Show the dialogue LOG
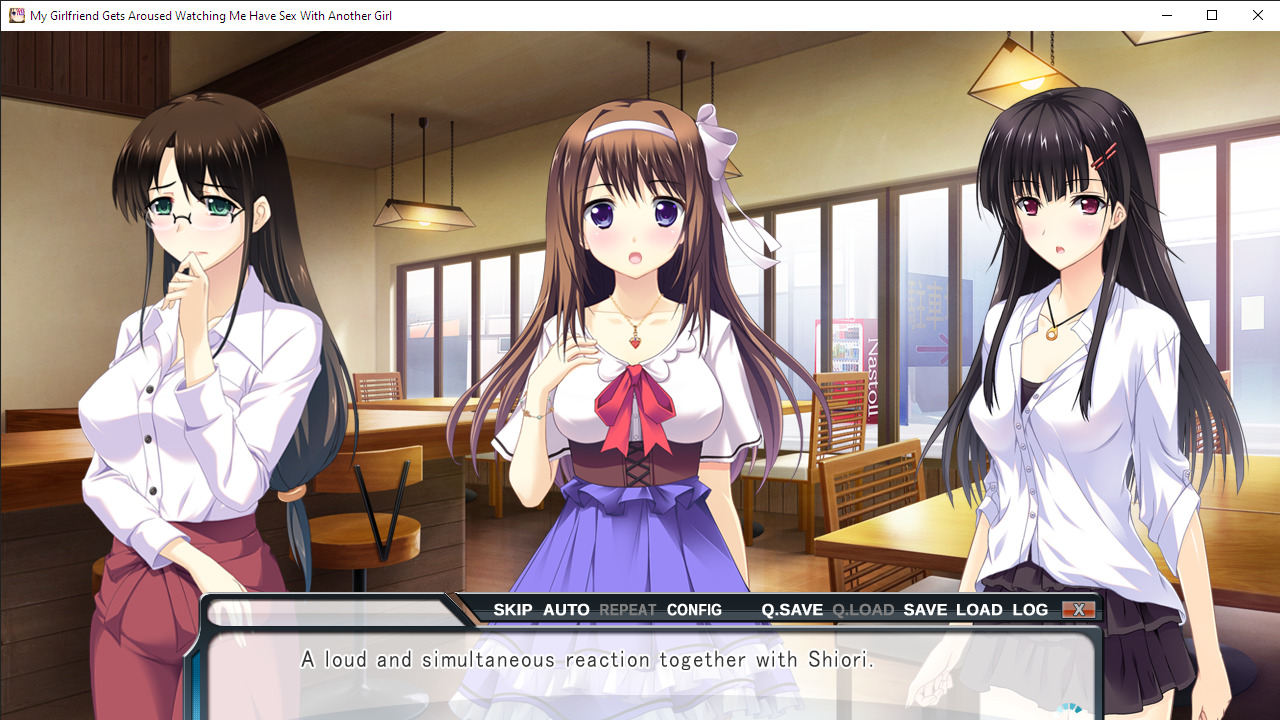Screen dimensions: 1280x720 1030,610
